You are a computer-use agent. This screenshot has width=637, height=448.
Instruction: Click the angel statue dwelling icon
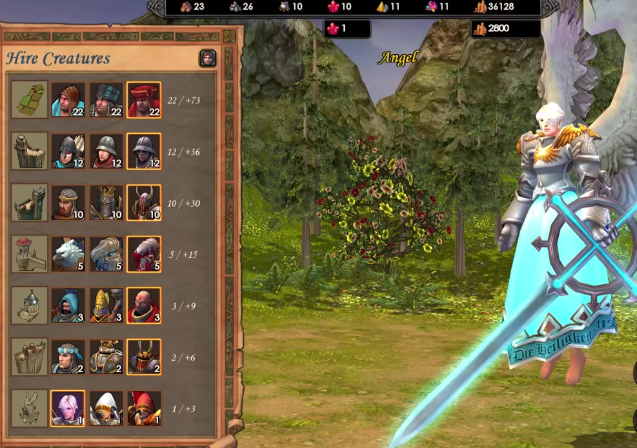[x=28, y=408]
